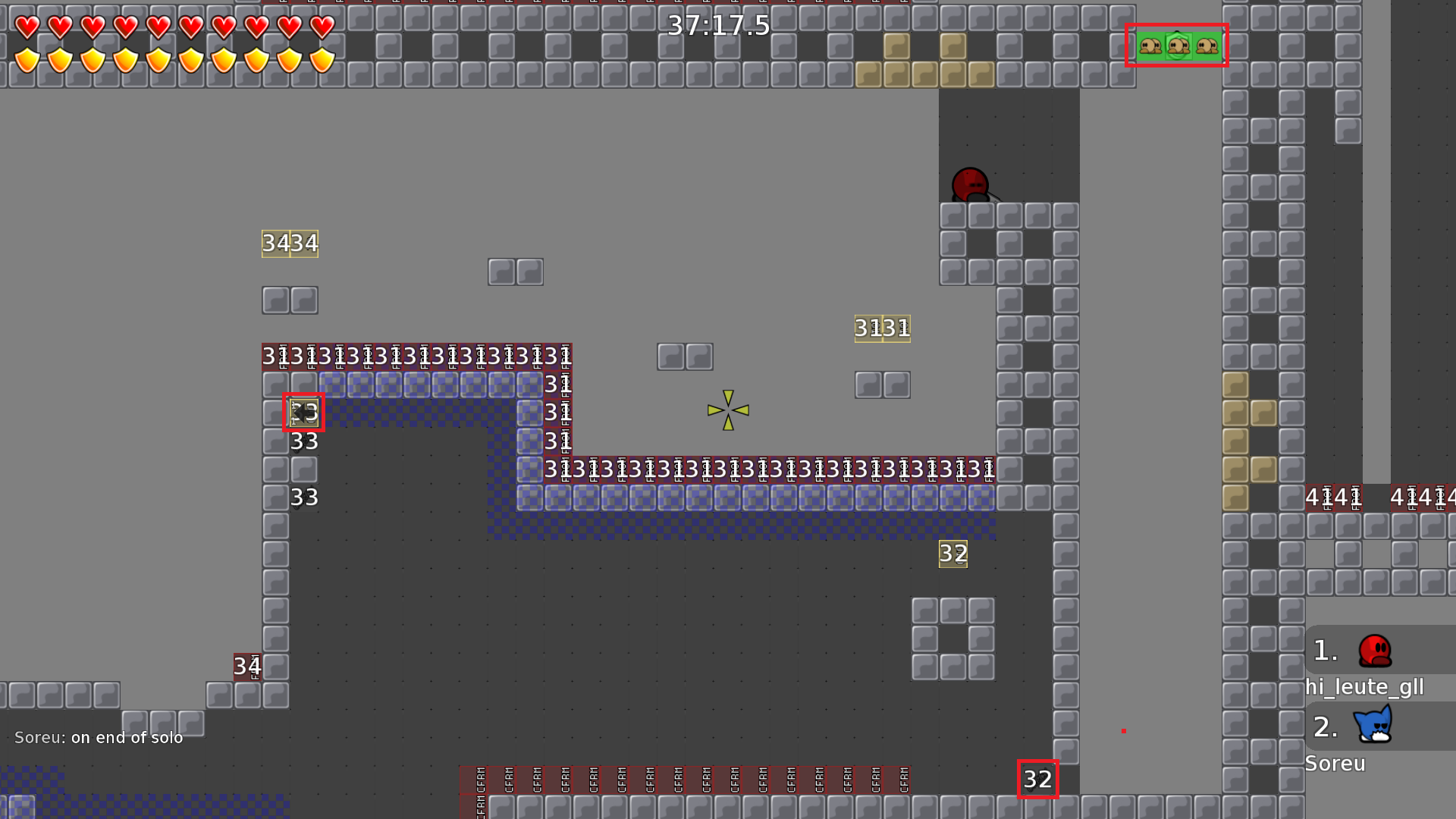Click the race timer showing 37:17.5
This screenshot has width=1456, height=819.
[x=717, y=25]
